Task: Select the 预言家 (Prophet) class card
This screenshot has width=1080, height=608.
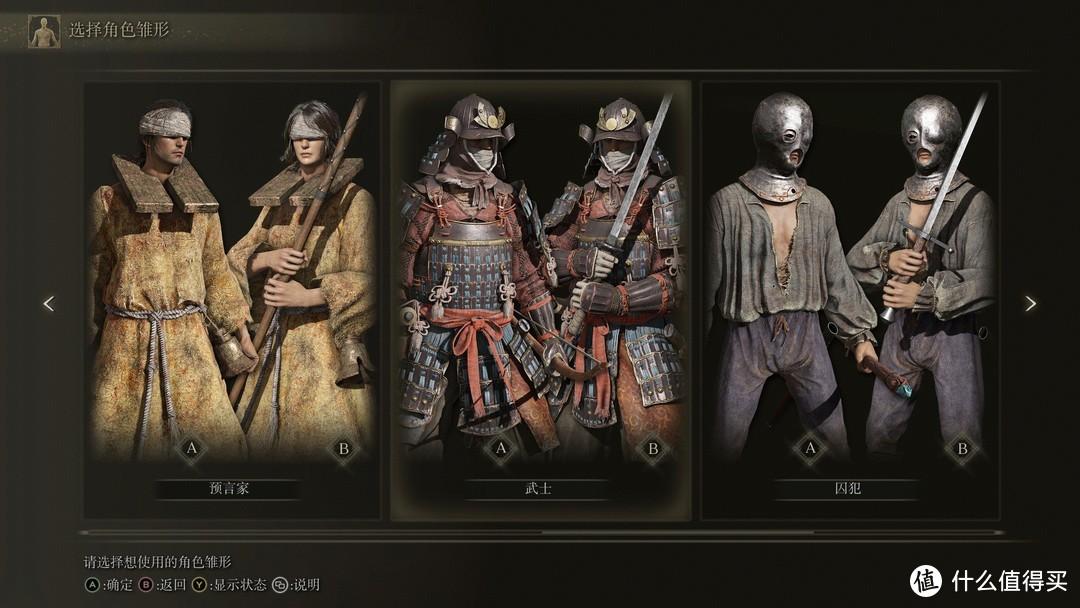Action: coord(232,300)
